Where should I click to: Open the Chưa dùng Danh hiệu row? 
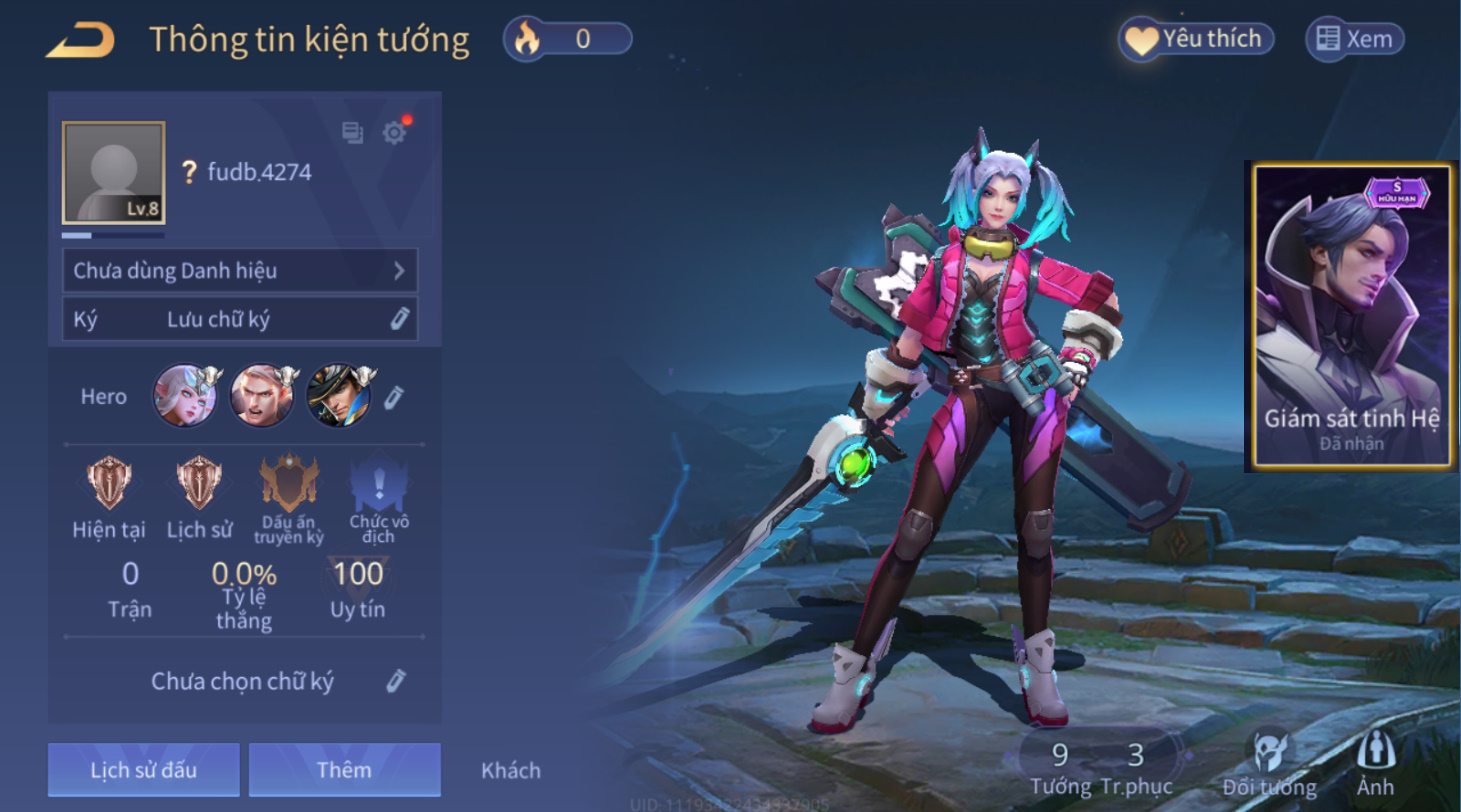pyautogui.click(x=240, y=270)
